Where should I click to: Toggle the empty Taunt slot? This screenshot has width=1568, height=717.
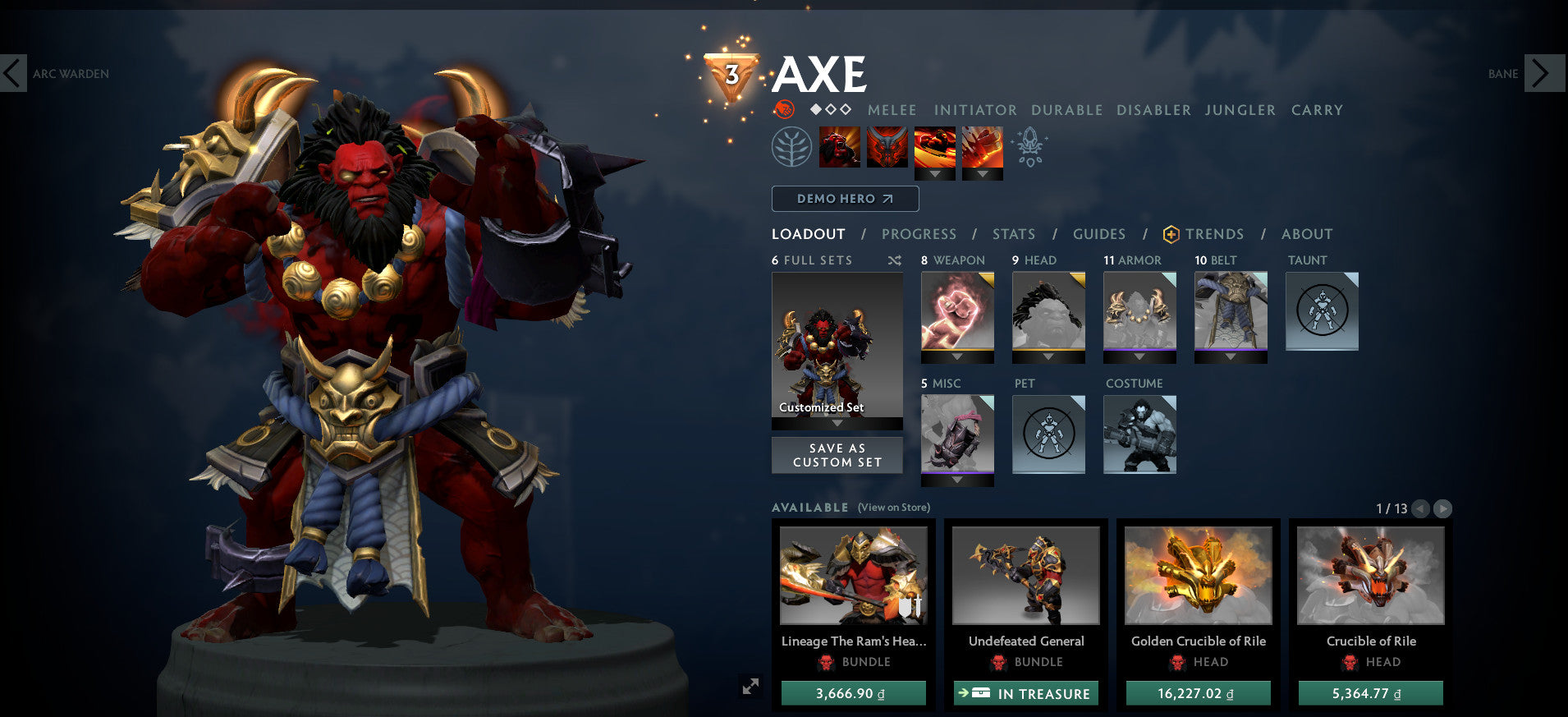(1322, 312)
